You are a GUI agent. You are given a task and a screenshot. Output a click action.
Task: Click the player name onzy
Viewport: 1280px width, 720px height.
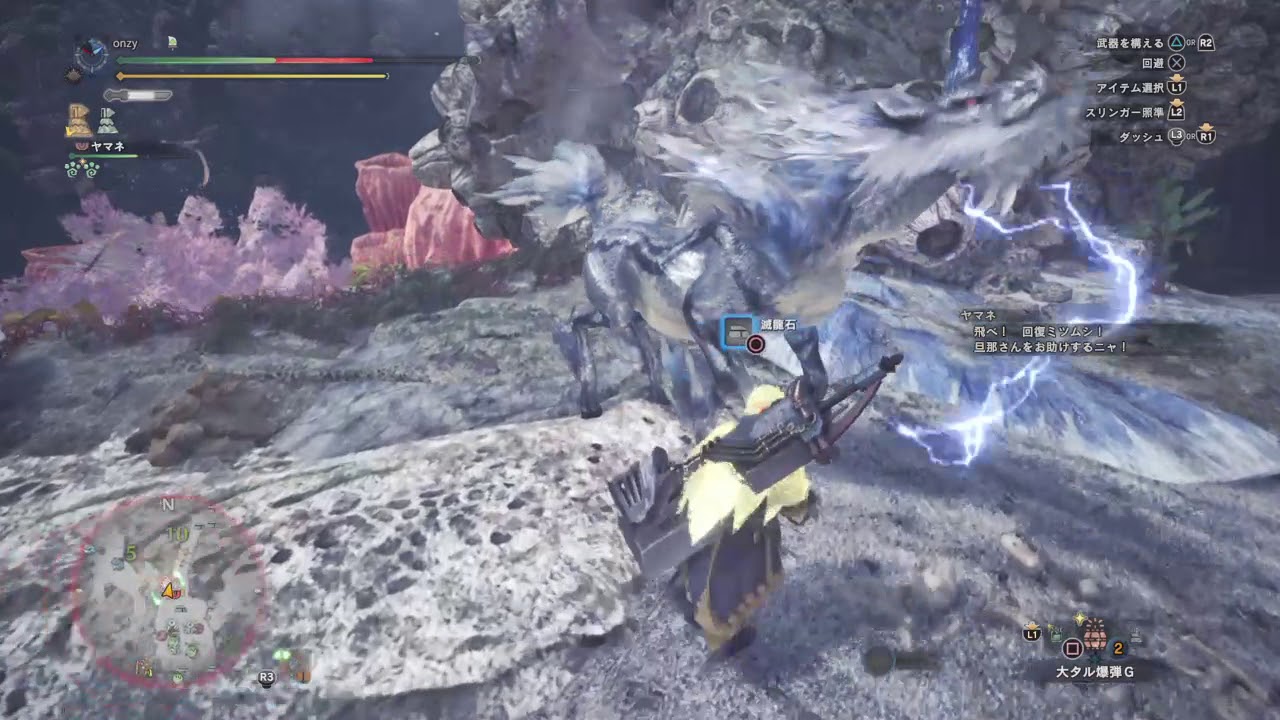125,43
